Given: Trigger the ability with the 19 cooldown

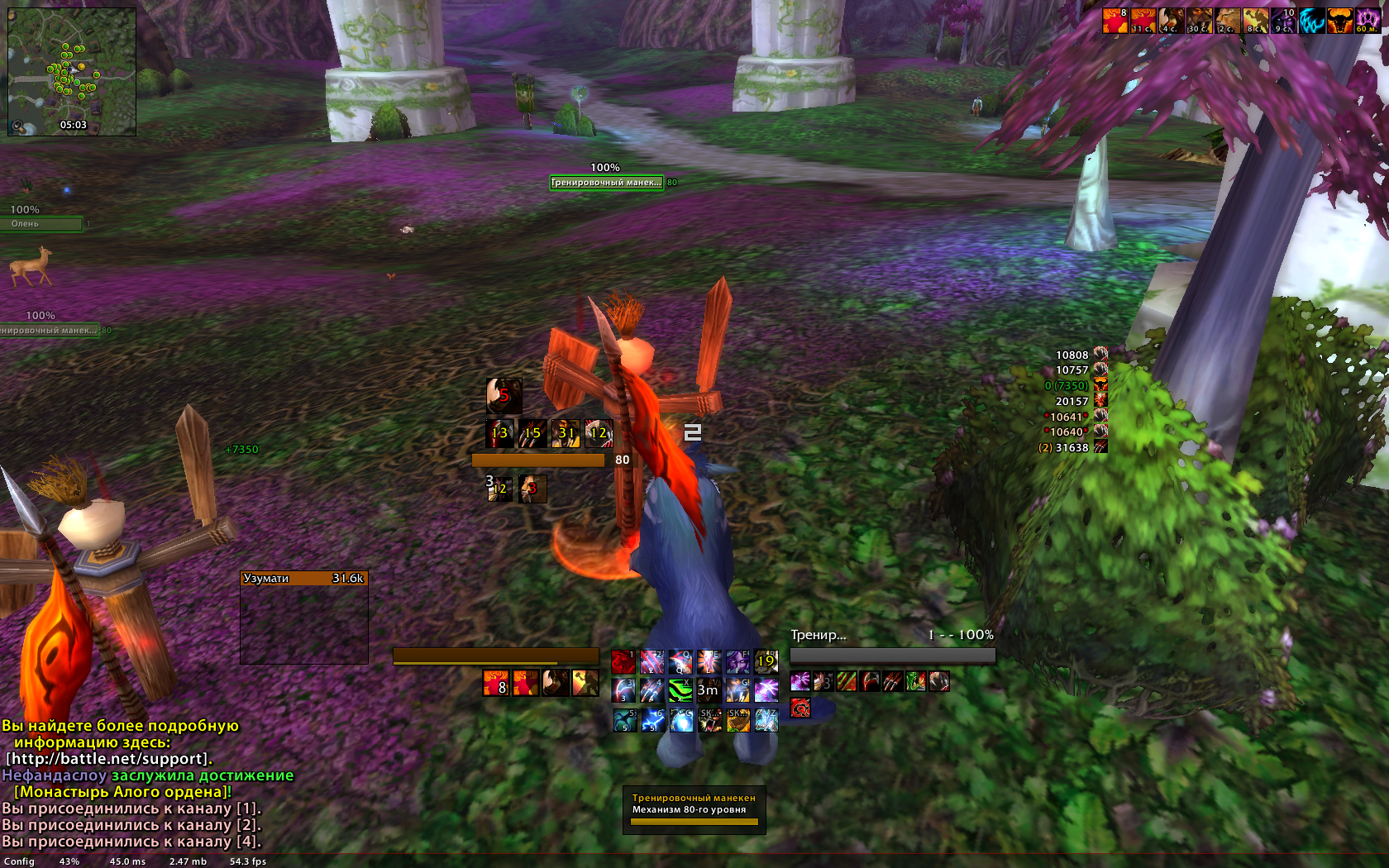Looking at the screenshot, I should (x=766, y=661).
